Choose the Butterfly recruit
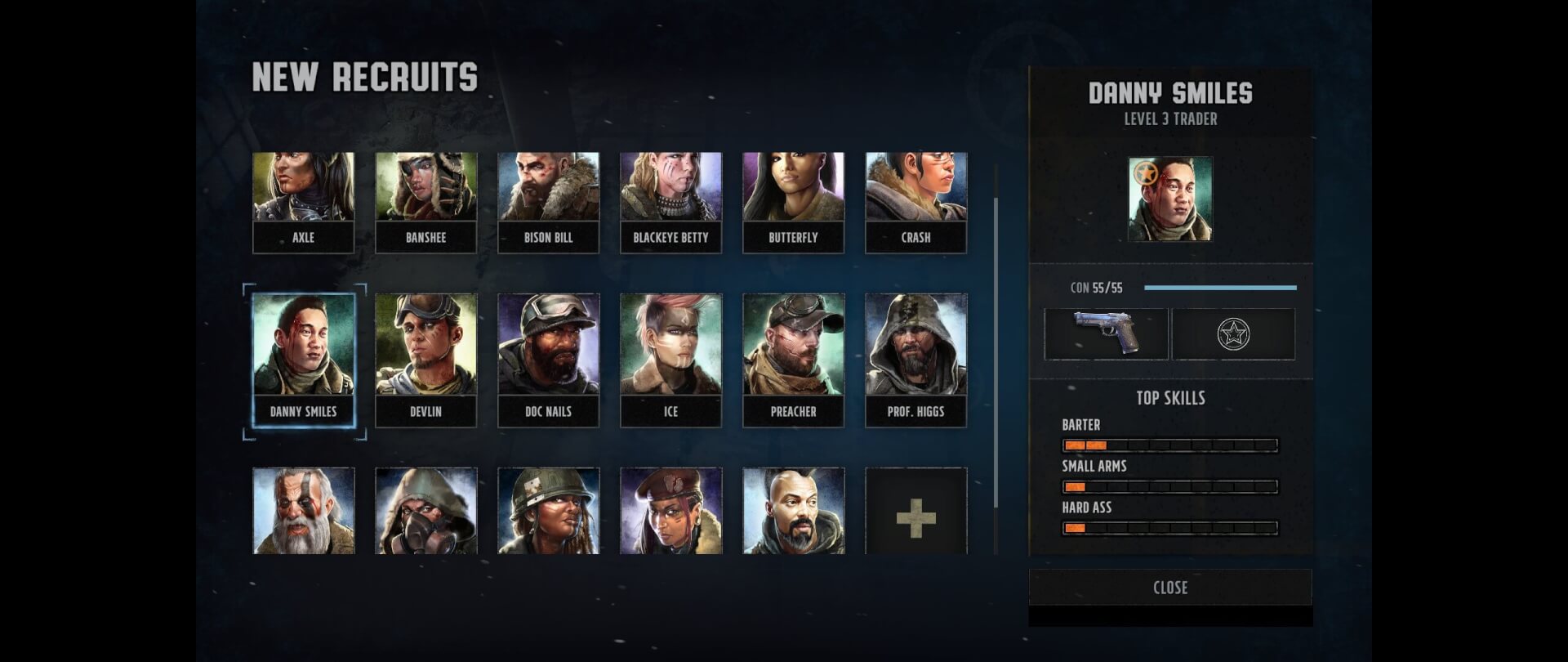The height and width of the screenshot is (662, 1568). pyautogui.click(x=793, y=202)
